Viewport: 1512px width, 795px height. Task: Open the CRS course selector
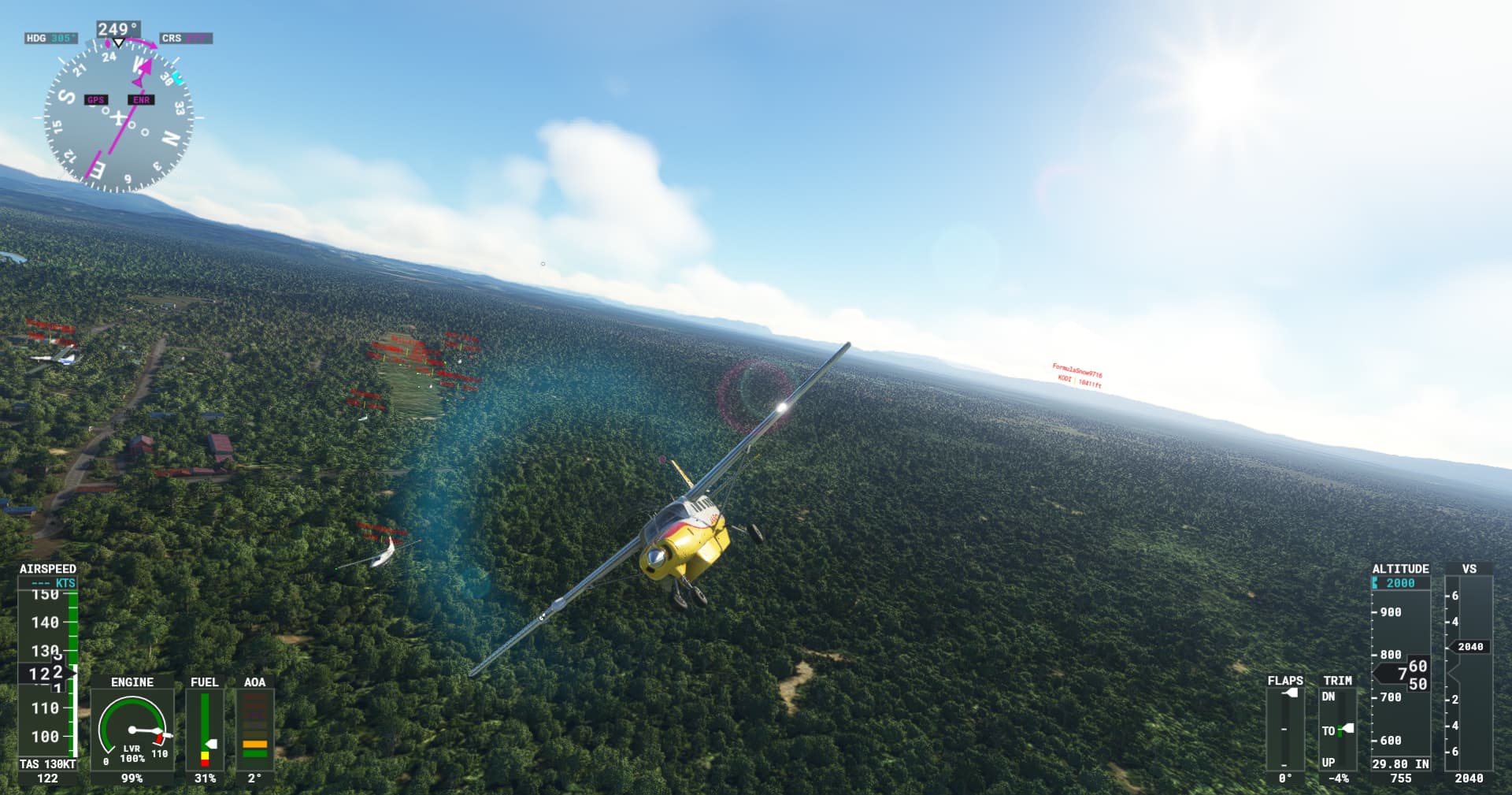click(187, 36)
